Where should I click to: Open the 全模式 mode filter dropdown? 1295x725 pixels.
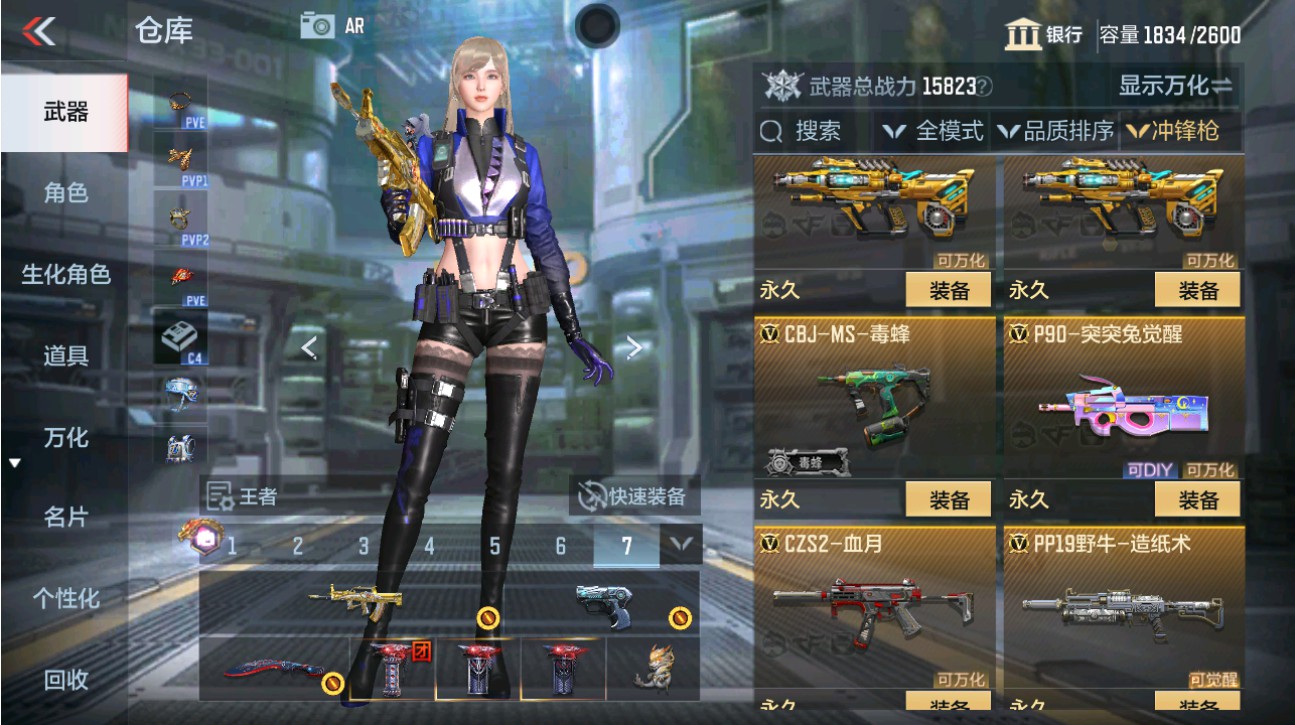tap(940, 131)
